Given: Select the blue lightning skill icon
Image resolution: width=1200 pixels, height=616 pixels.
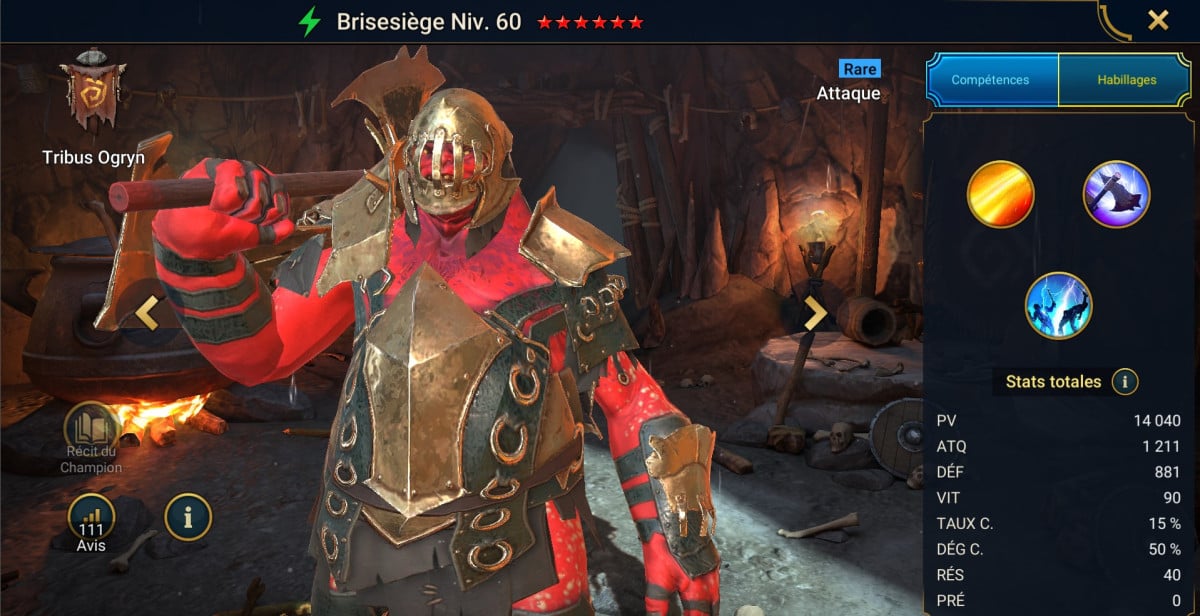Looking at the screenshot, I should tap(1058, 306).
